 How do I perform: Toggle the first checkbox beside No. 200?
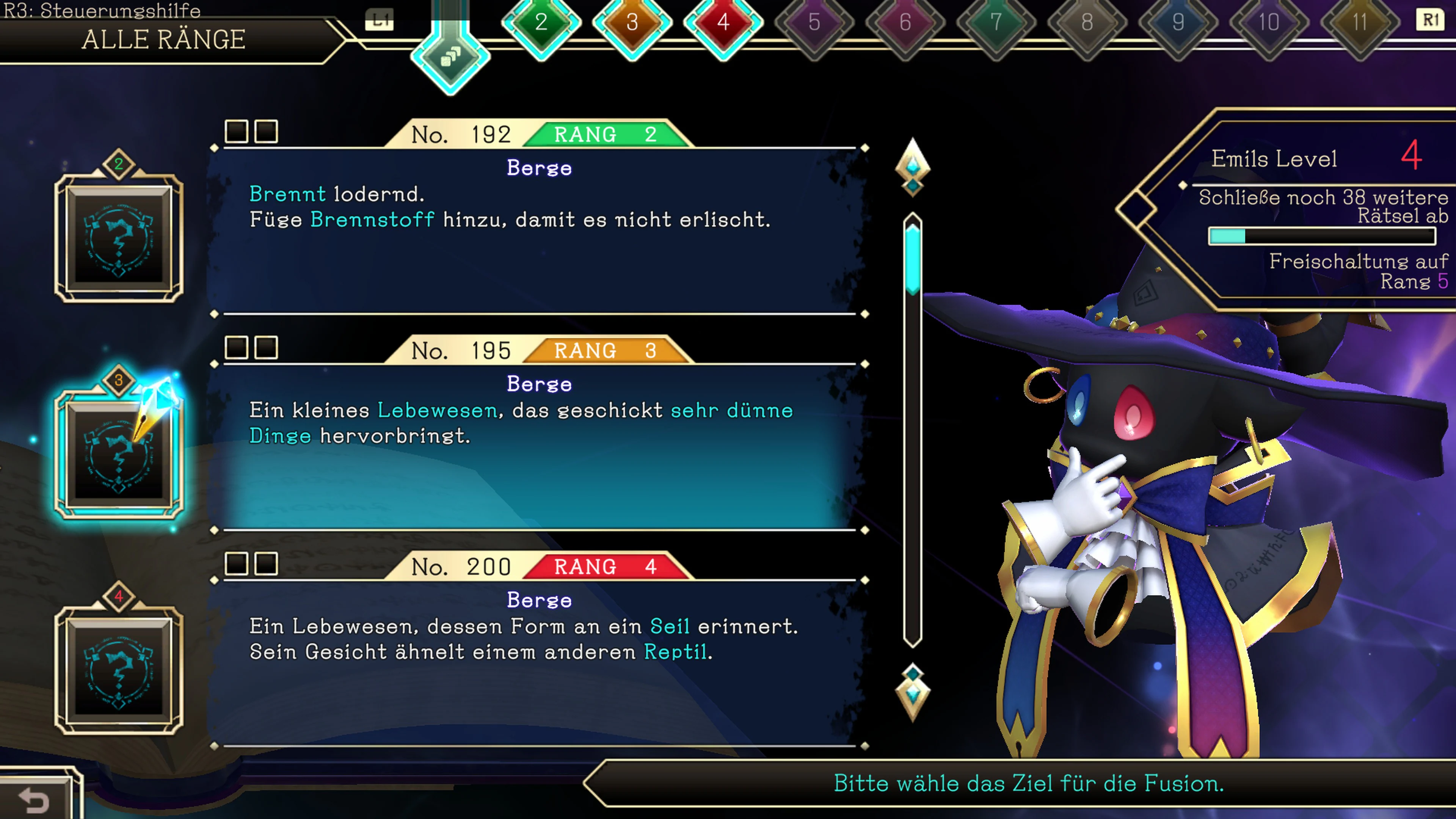point(237,564)
